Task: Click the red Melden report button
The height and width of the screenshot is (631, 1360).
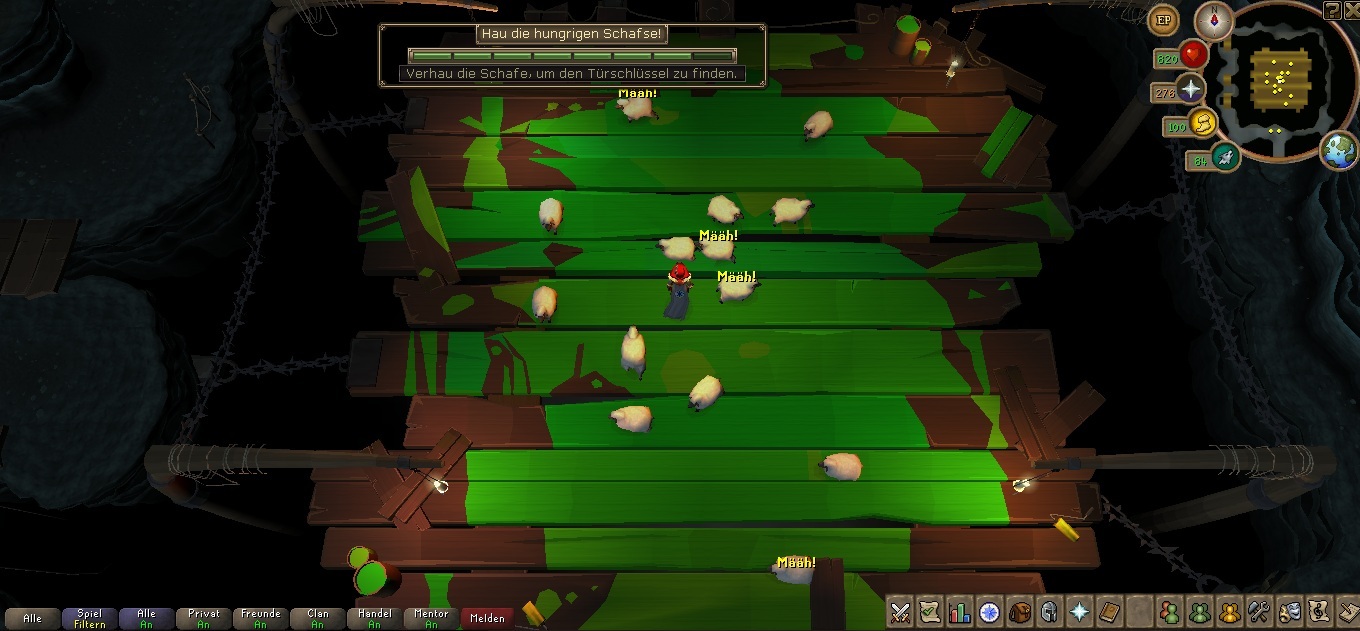Action: [x=488, y=618]
